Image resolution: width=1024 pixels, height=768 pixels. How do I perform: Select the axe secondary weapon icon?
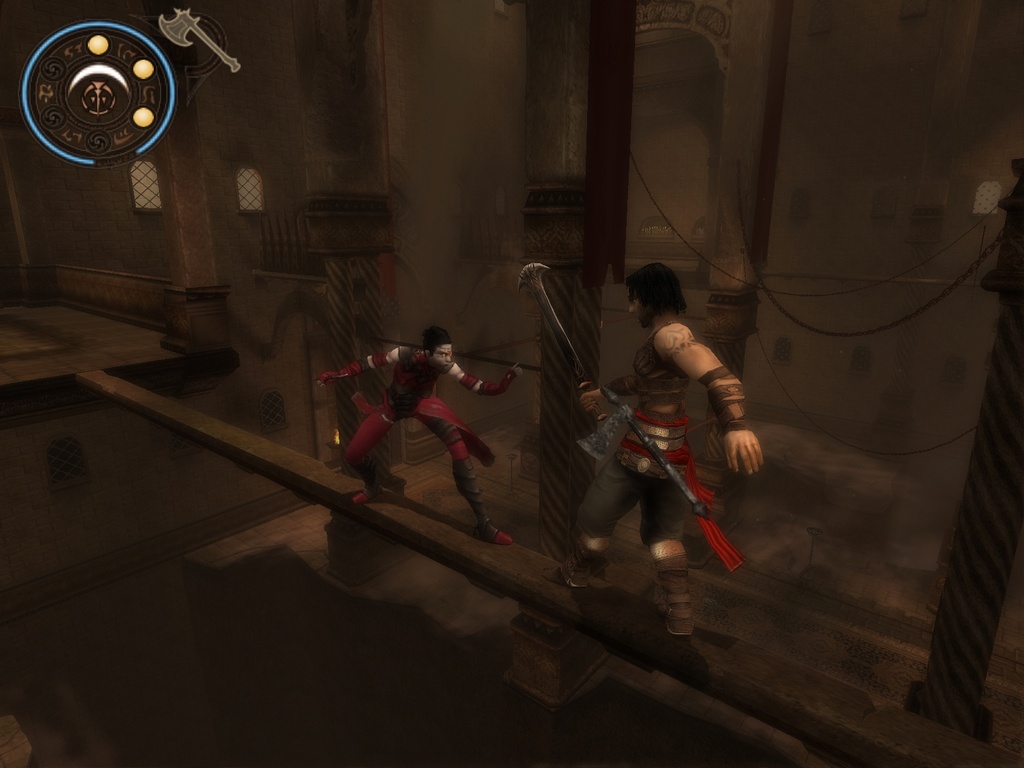click(x=197, y=38)
